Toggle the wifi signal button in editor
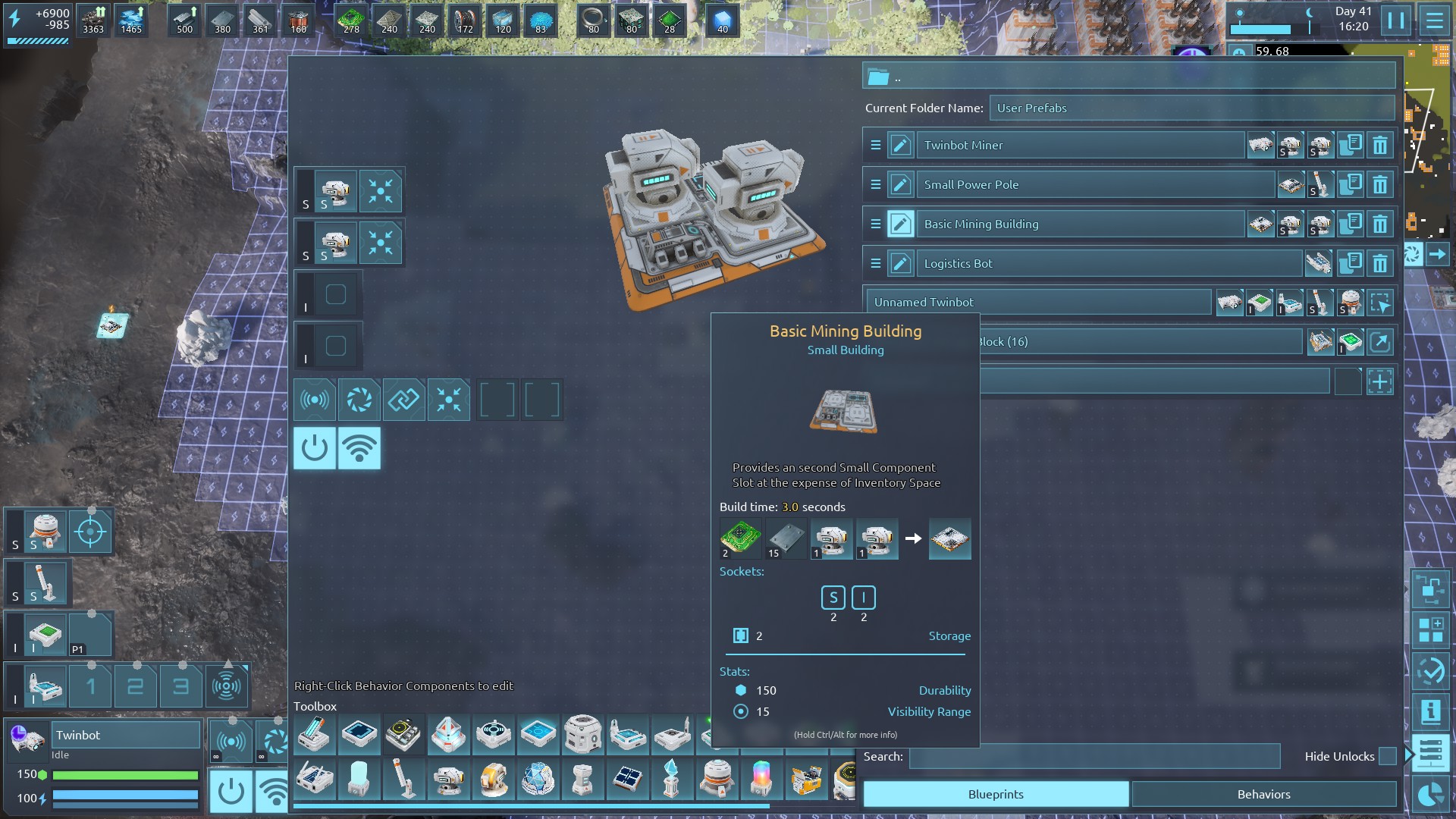This screenshot has width=1456, height=819. point(359,448)
